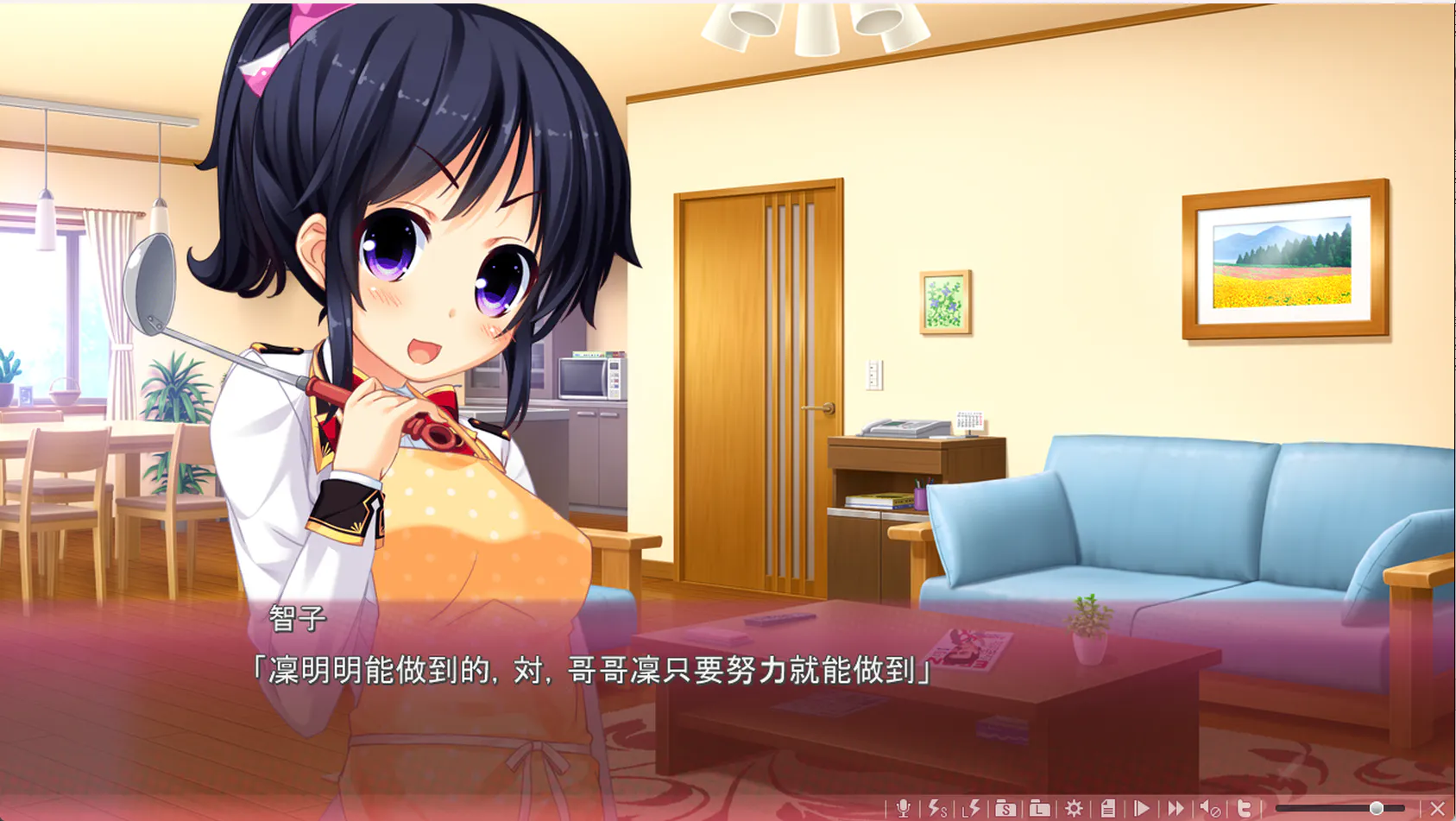Image resolution: width=1456 pixels, height=821 pixels.
Task: Toggle the mute speaker icon
Action: click(1210, 808)
